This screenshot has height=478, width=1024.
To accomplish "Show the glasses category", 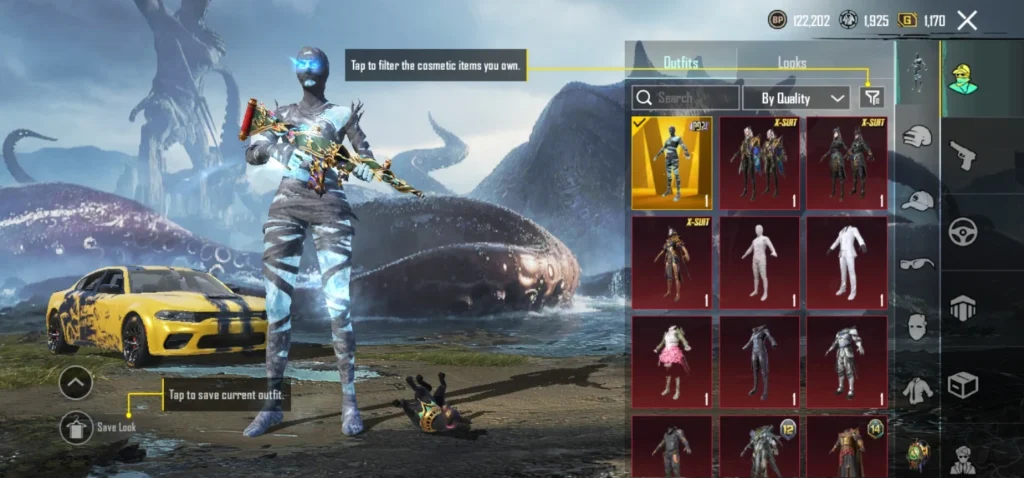I will [x=917, y=263].
